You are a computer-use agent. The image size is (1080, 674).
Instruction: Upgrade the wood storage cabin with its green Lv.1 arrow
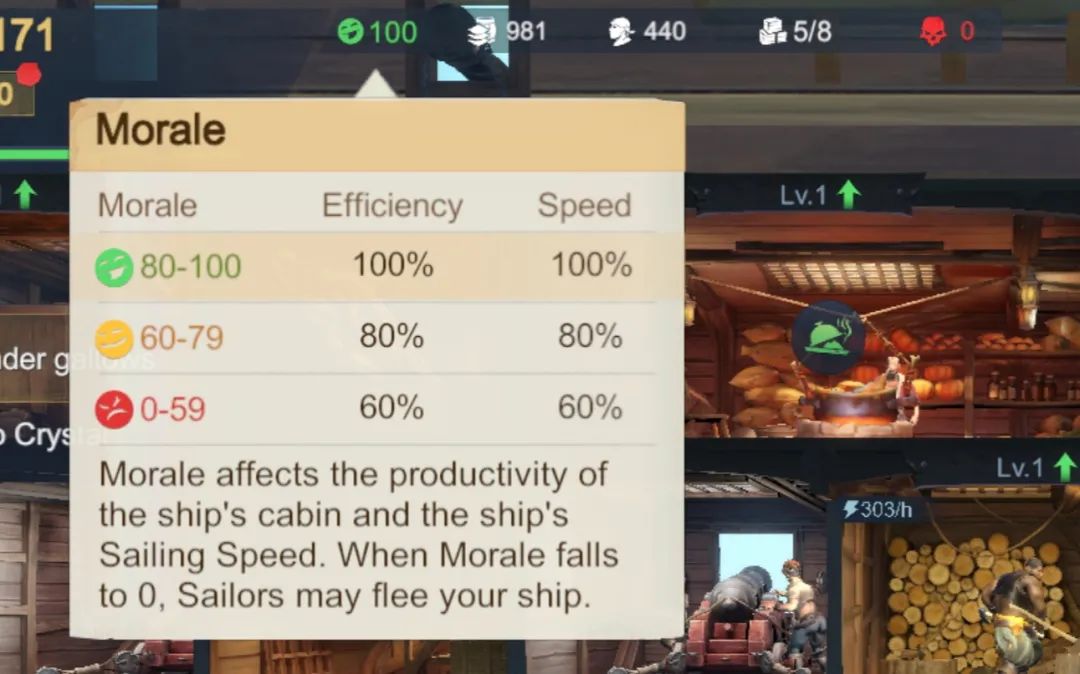[x=1064, y=467]
